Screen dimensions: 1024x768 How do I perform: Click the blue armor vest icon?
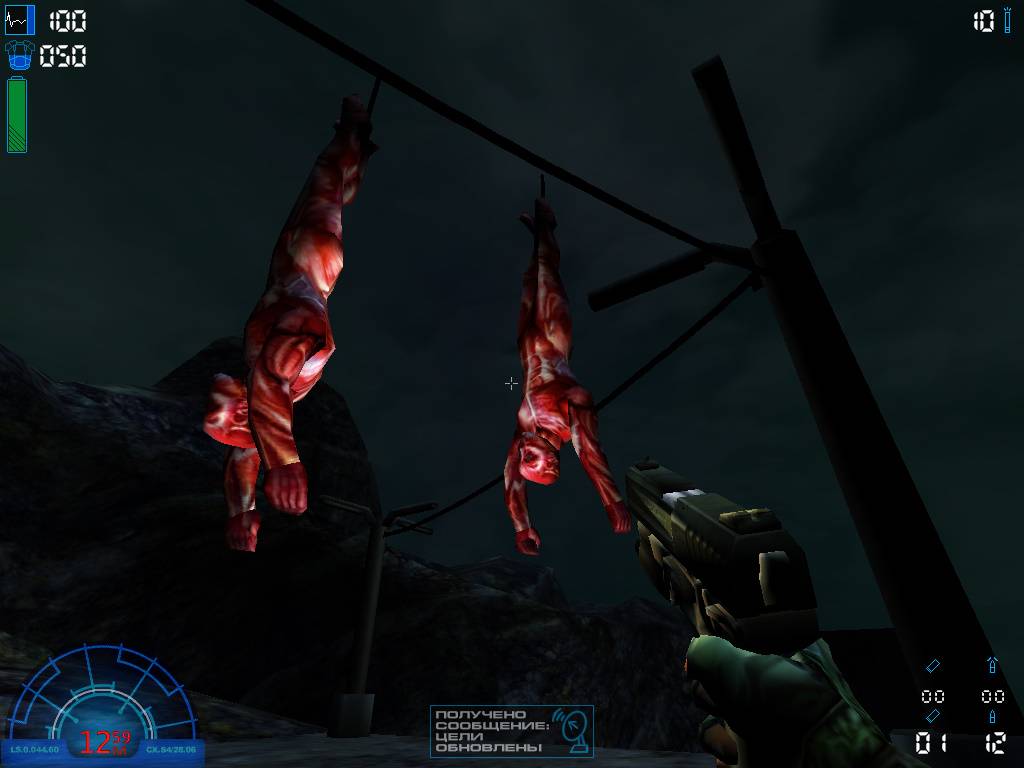(x=20, y=56)
